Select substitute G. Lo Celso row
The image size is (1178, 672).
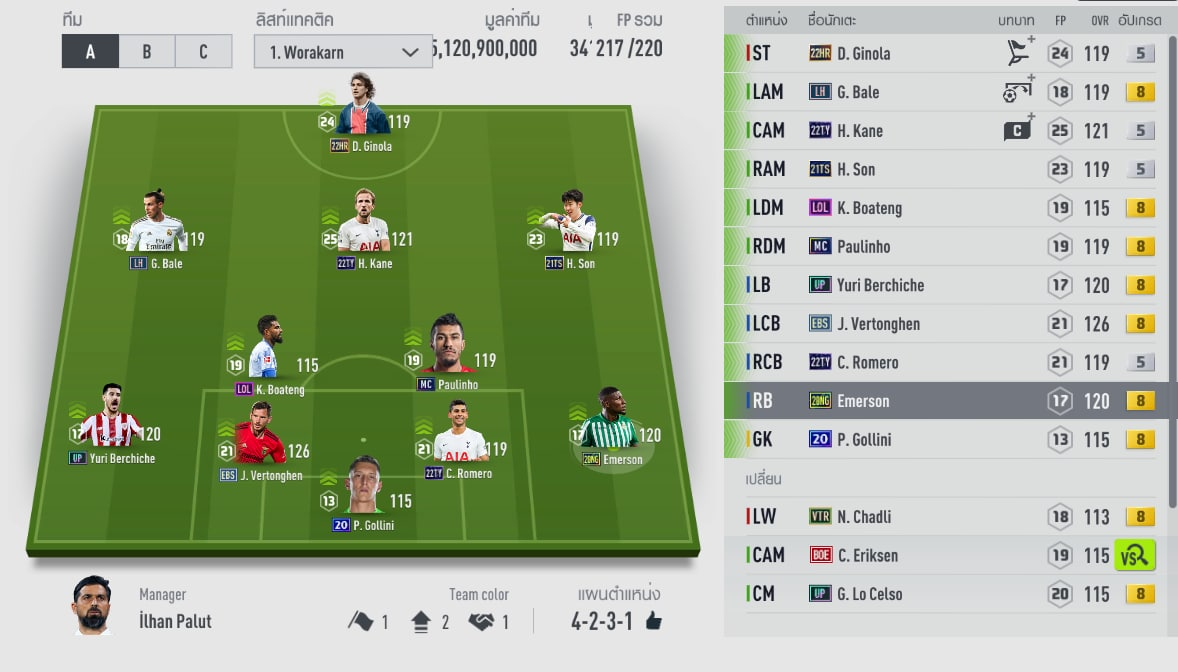[x=940, y=594]
